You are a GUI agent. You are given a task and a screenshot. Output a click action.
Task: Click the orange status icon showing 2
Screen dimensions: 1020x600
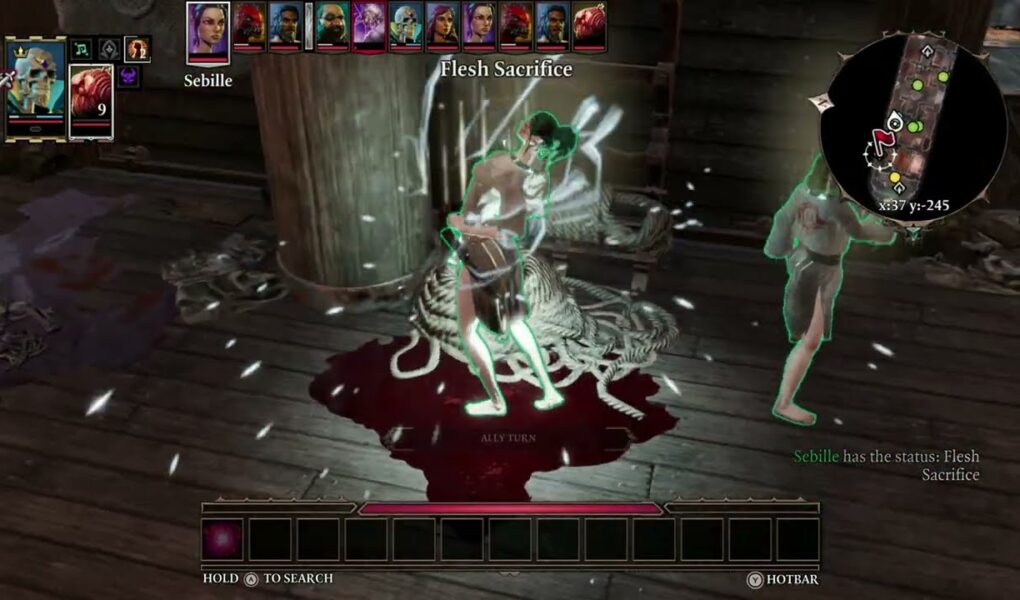137,48
